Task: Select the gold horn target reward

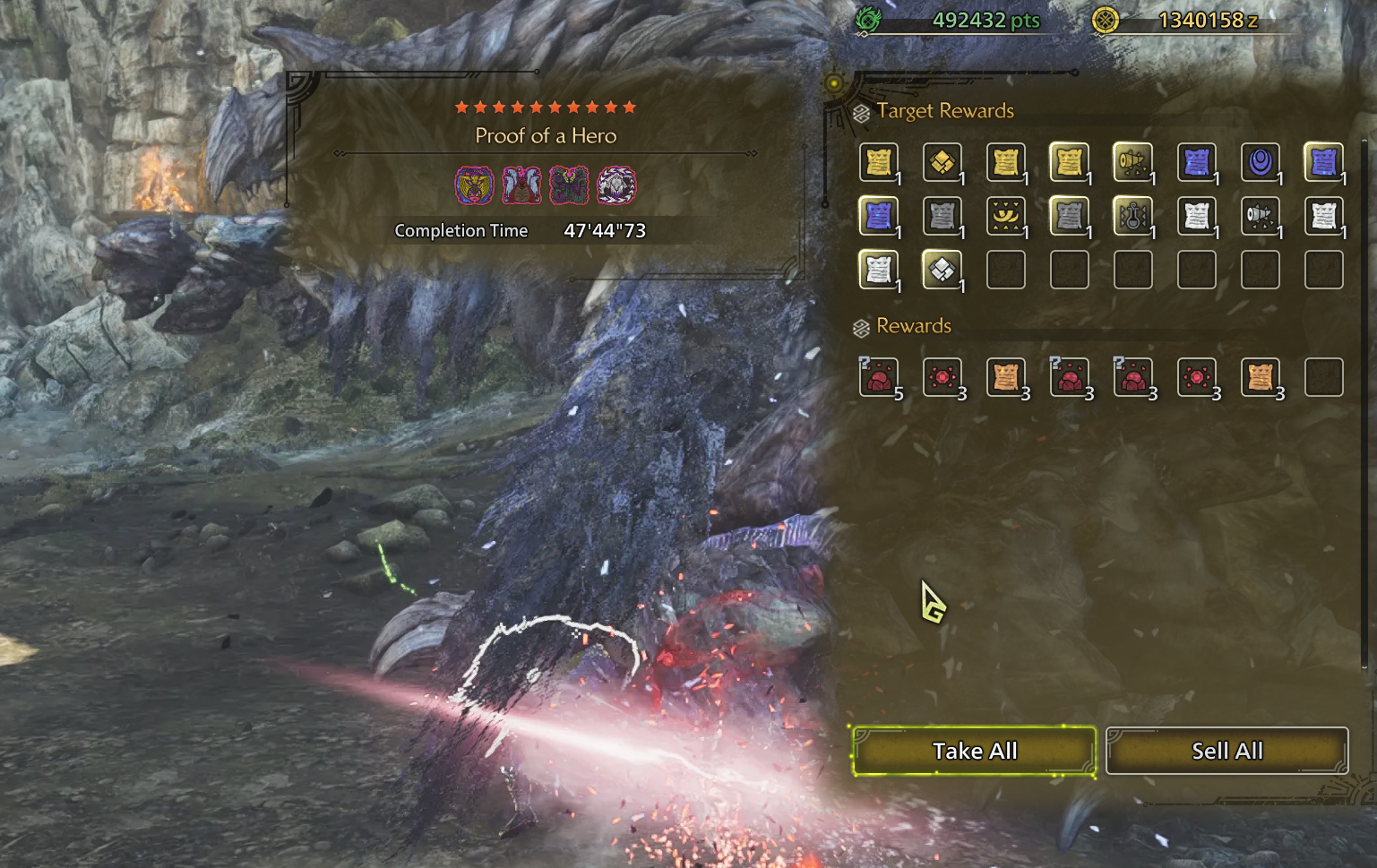Action: [x=1132, y=162]
